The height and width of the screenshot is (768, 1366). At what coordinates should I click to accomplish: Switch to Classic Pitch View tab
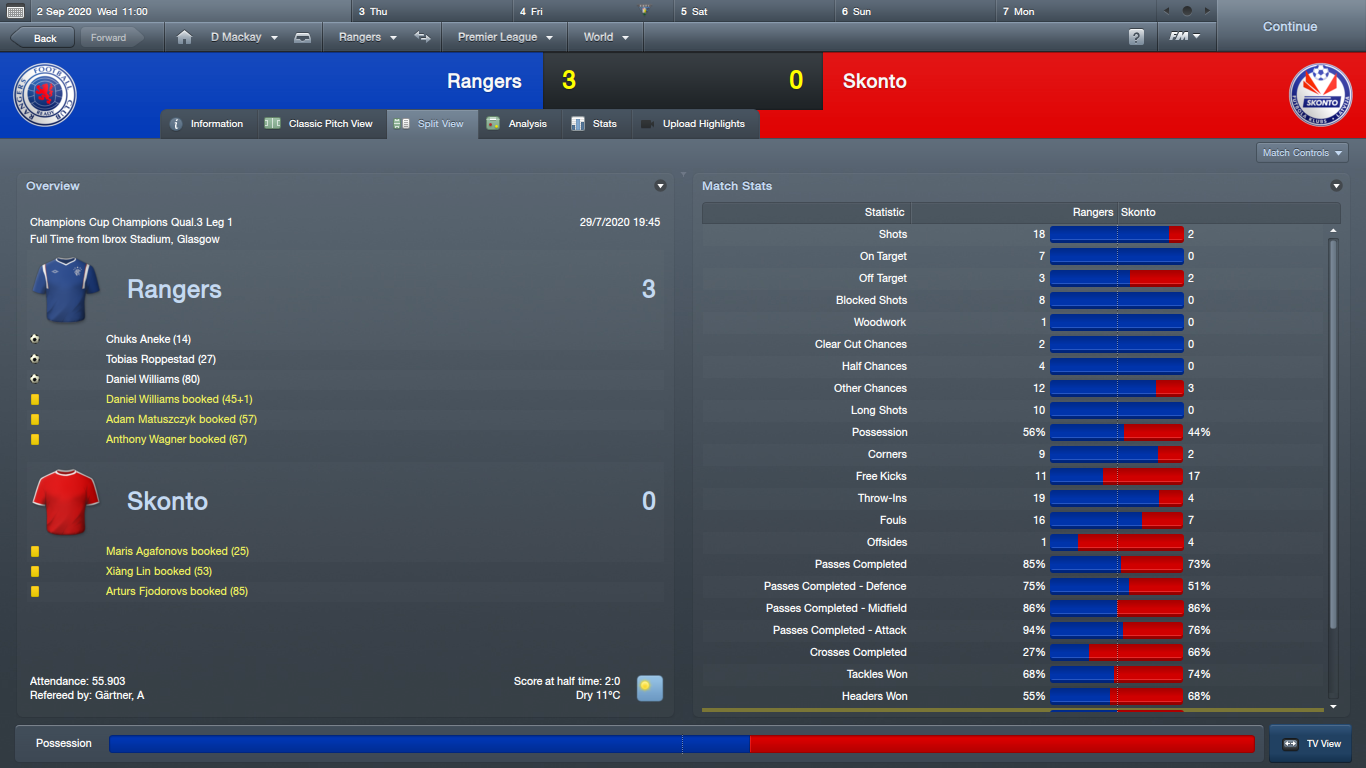pos(320,124)
